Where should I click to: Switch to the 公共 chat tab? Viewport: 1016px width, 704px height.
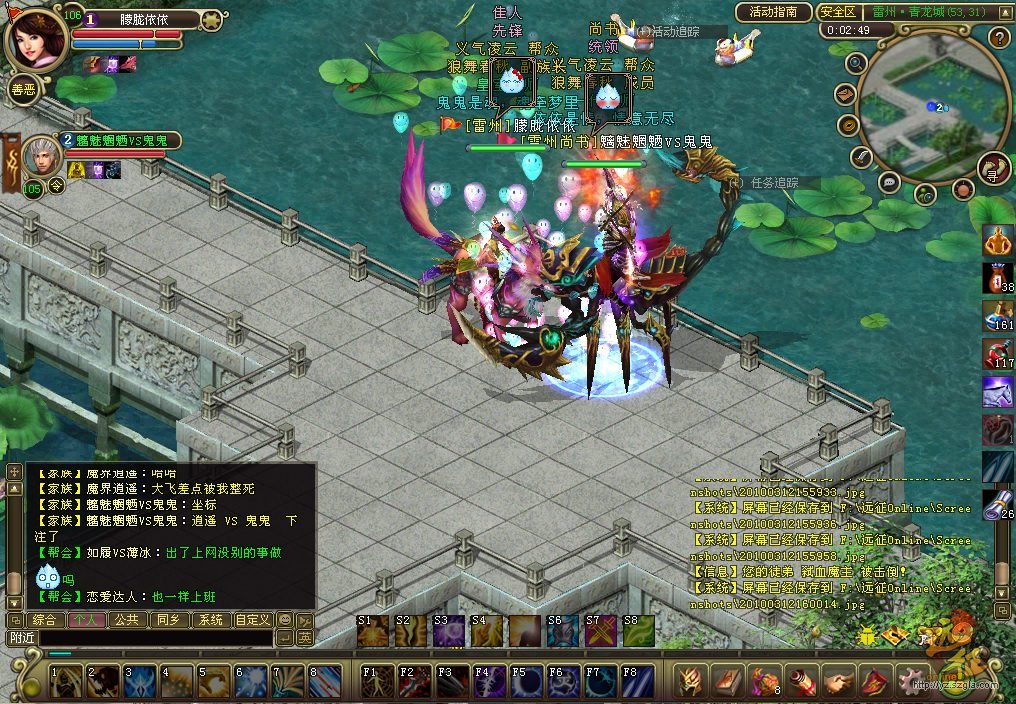pyautogui.click(x=126, y=620)
